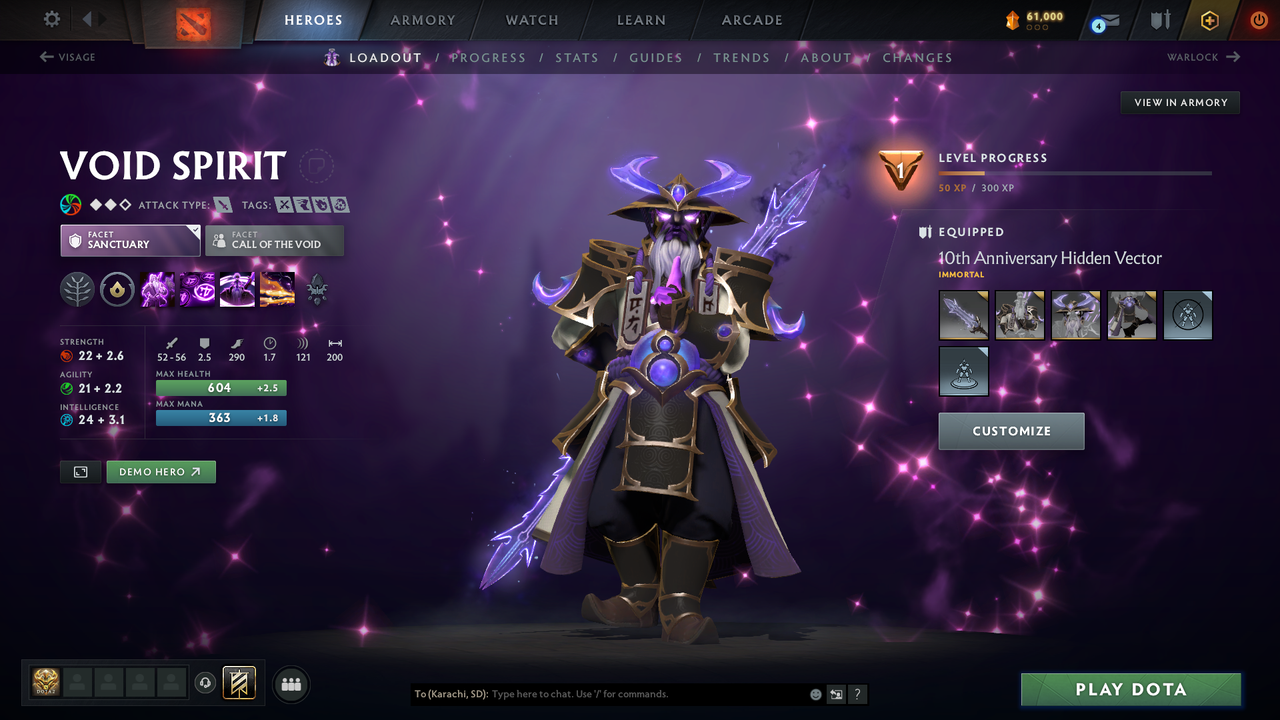This screenshot has width=1280, height=720.
Task: Click the melee Attack Type sword icon
Action: [x=221, y=204]
